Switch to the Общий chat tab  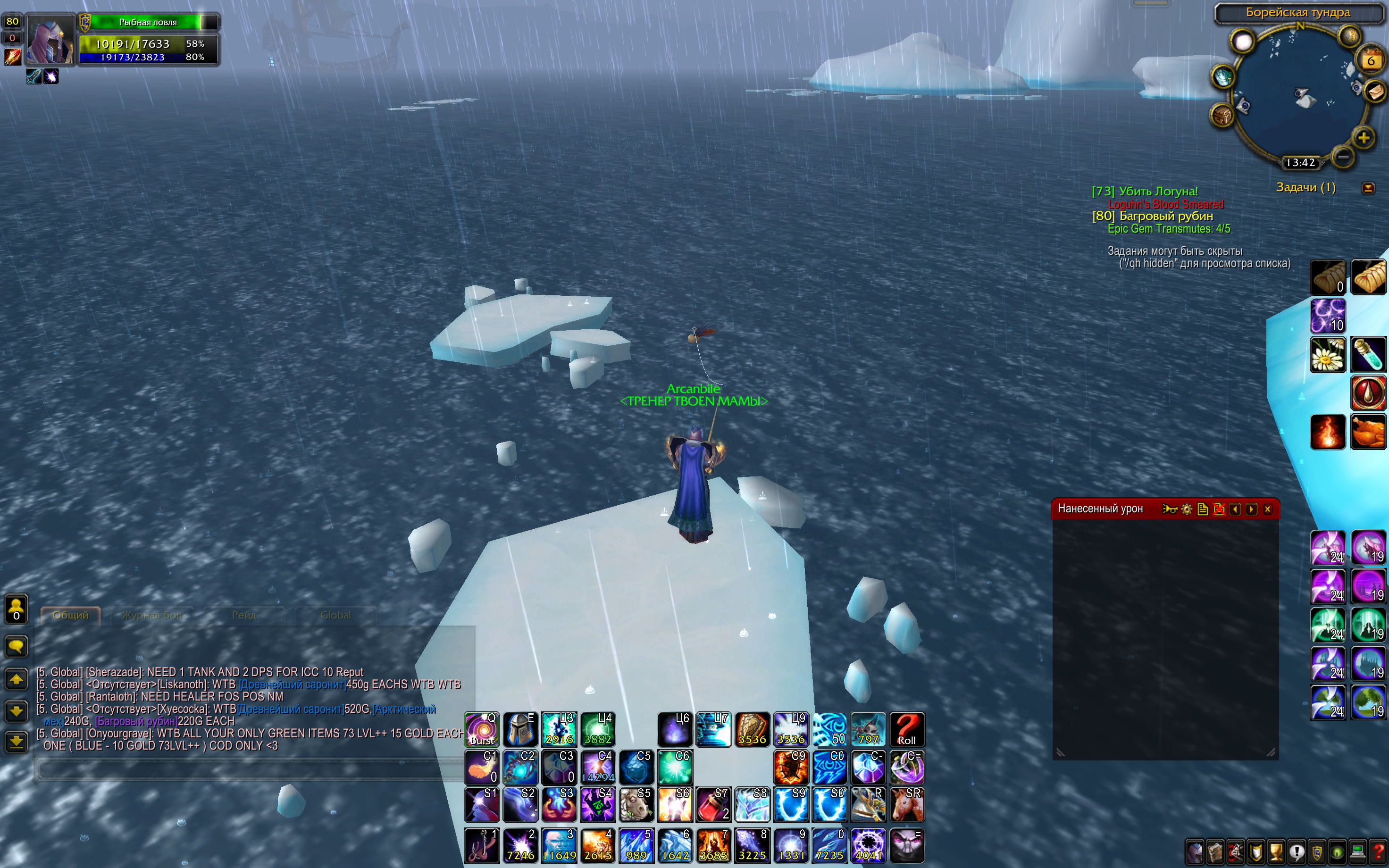[x=71, y=616]
